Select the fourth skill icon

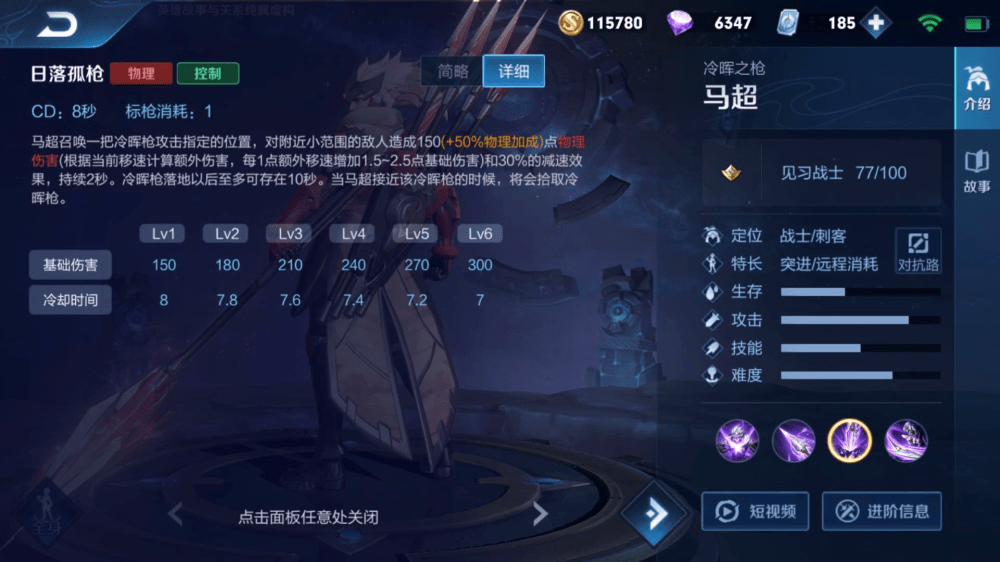(x=906, y=440)
